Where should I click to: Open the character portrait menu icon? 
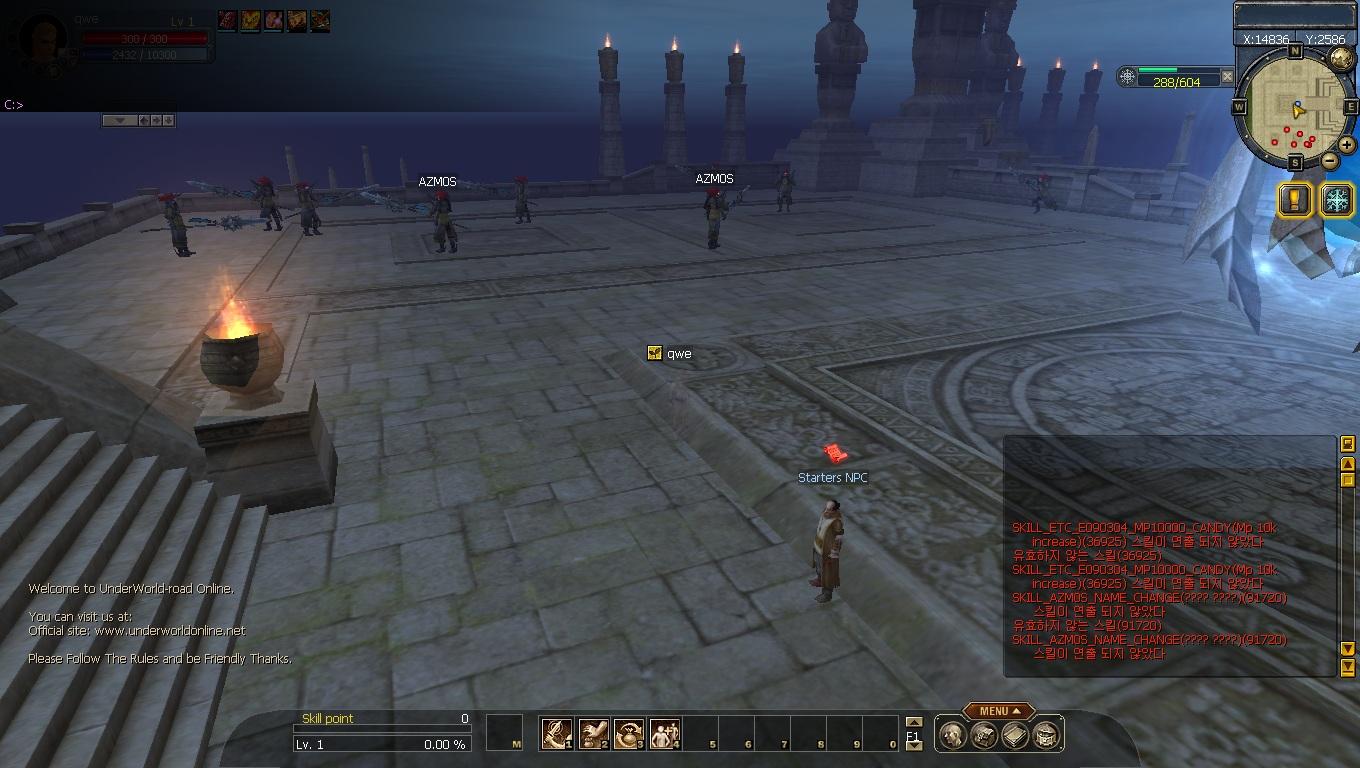(x=953, y=736)
